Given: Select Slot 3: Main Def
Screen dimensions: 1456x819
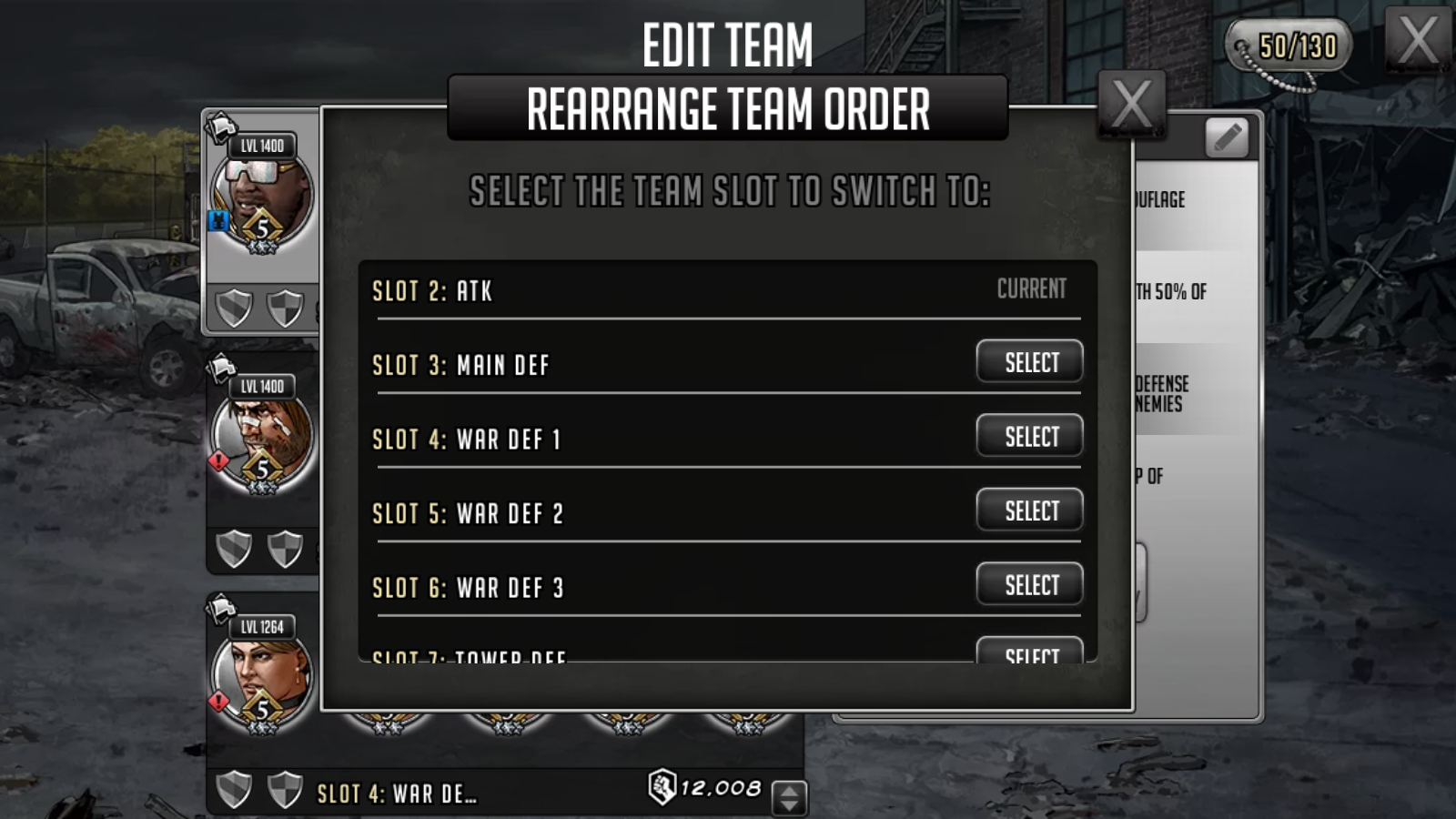Looking at the screenshot, I should (x=1029, y=362).
